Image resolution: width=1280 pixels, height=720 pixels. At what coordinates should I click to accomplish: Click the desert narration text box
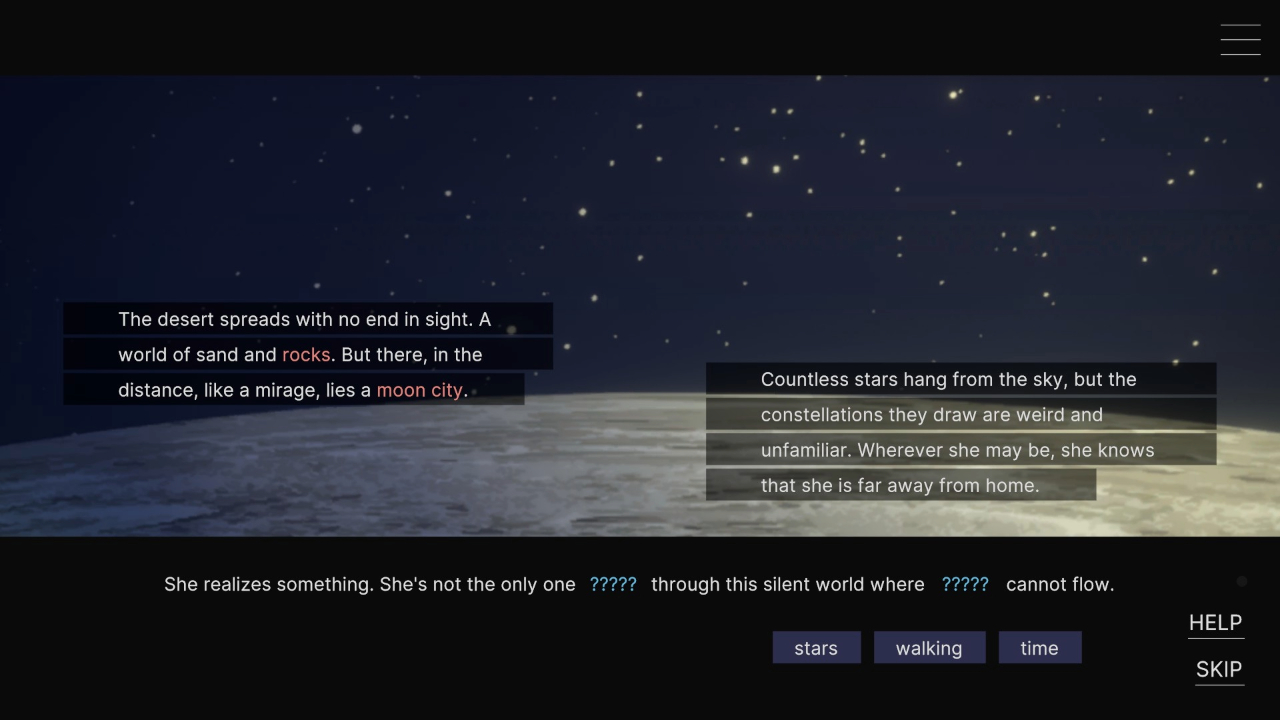308,354
